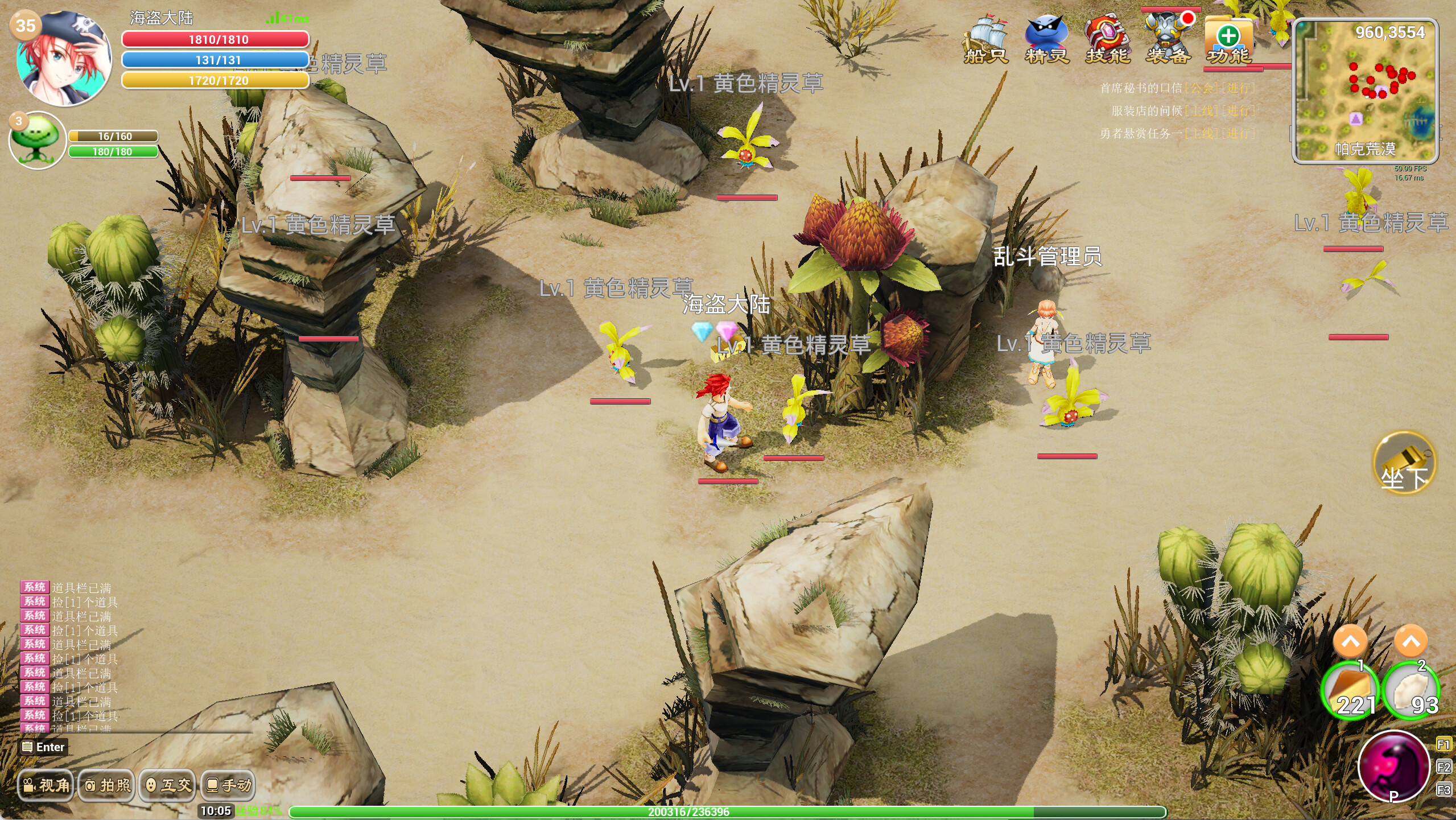1456x820 pixels.
Task: Open the 功能 functions folder icon
Action: tap(1229, 37)
